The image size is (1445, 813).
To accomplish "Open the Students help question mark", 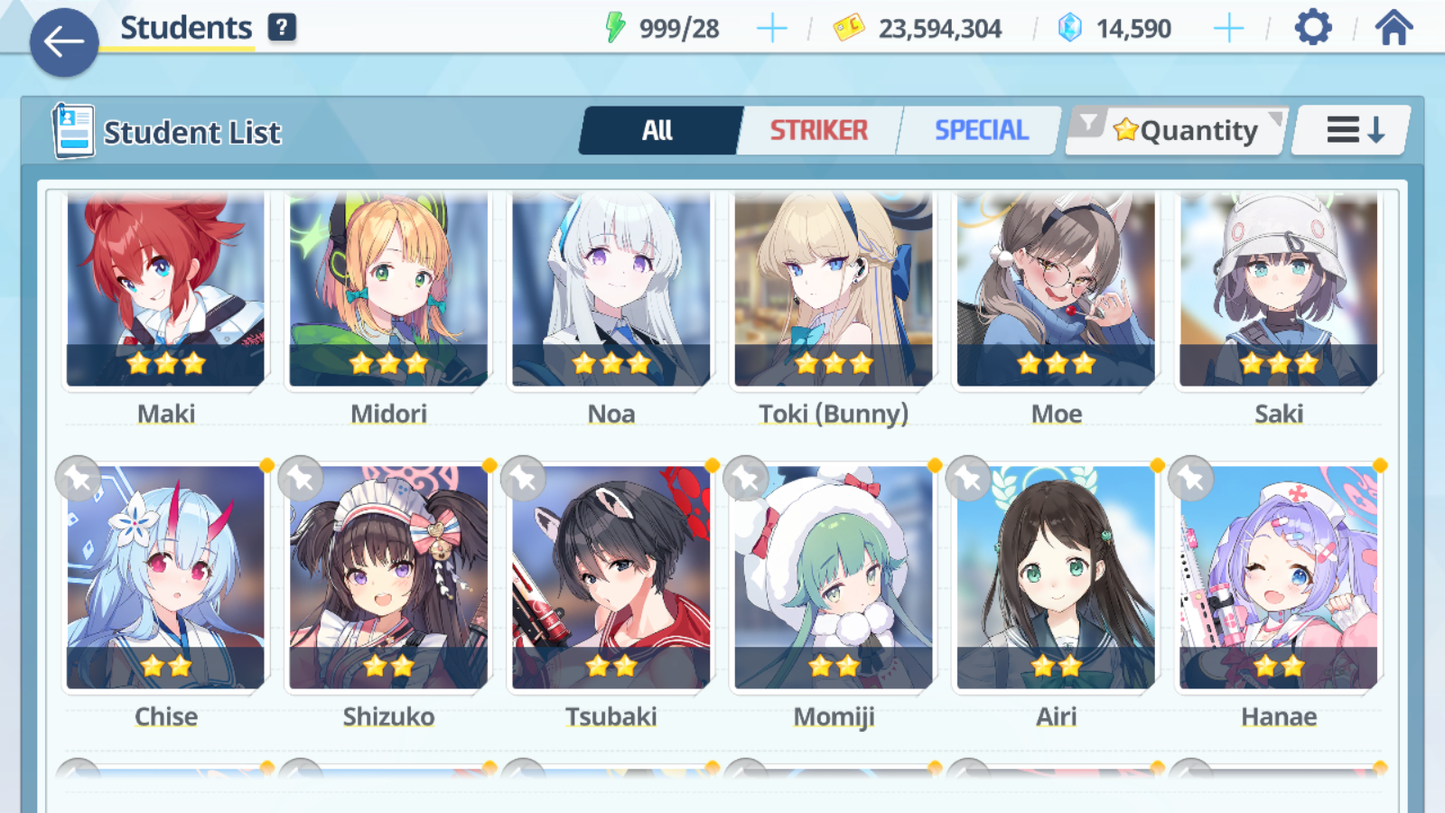I will click(282, 27).
